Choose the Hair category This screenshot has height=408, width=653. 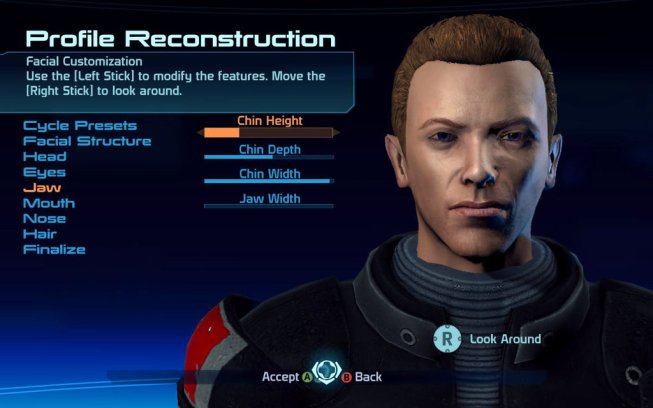(40, 234)
